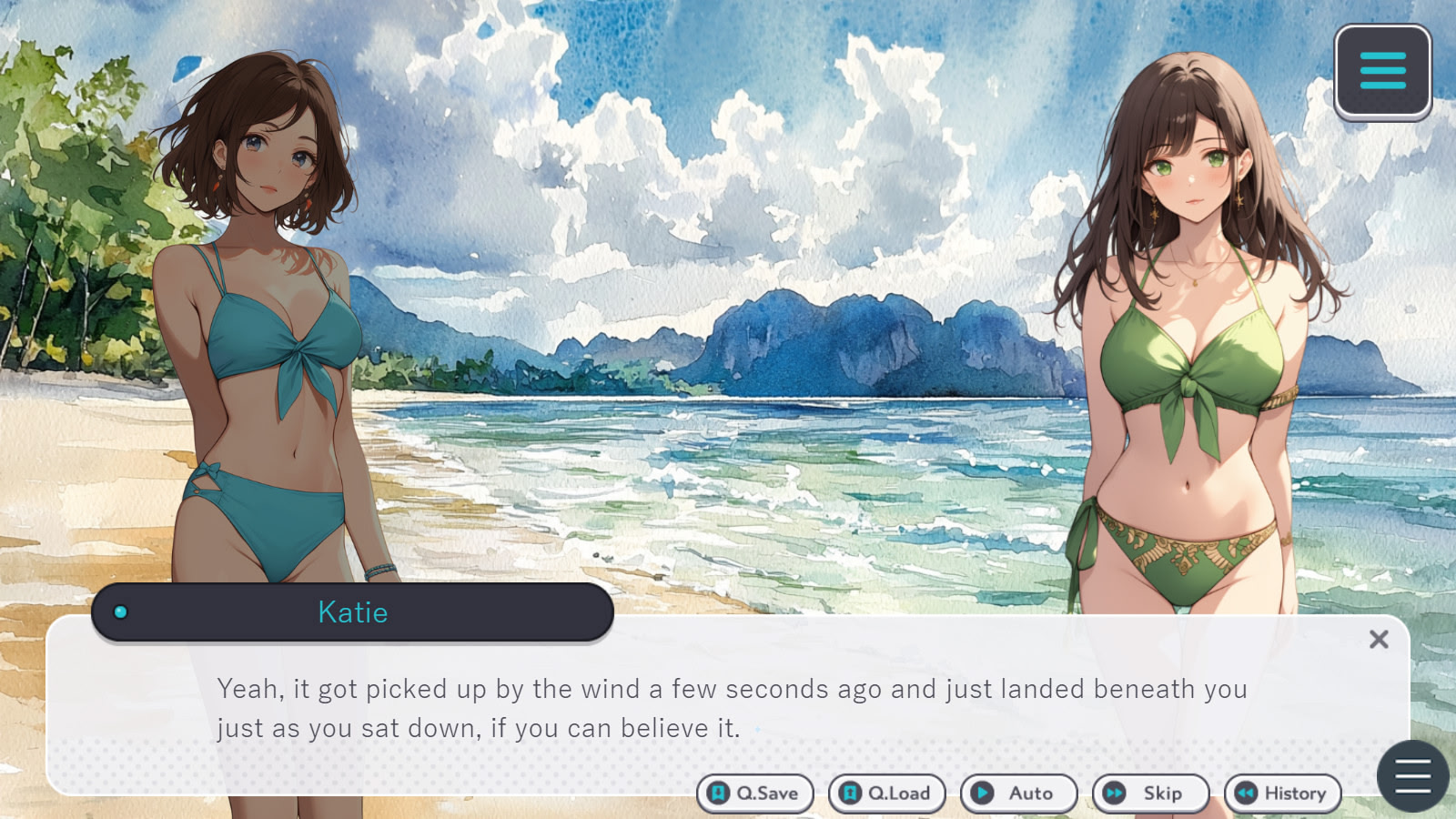1456x819 pixels.
Task: Enable Auto dialogue advance
Action: pyautogui.click(x=1018, y=794)
